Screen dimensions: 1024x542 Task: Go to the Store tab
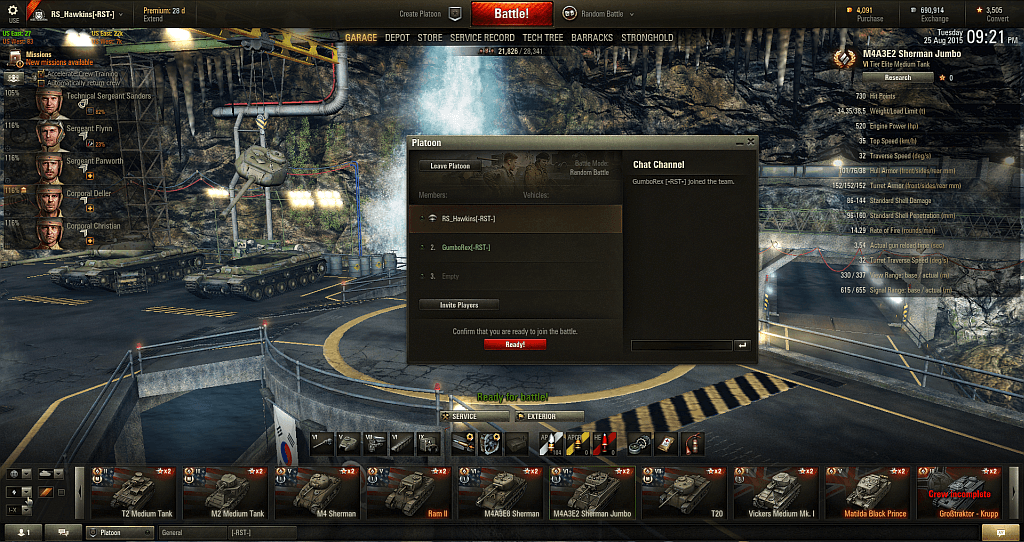coord(430,38)
